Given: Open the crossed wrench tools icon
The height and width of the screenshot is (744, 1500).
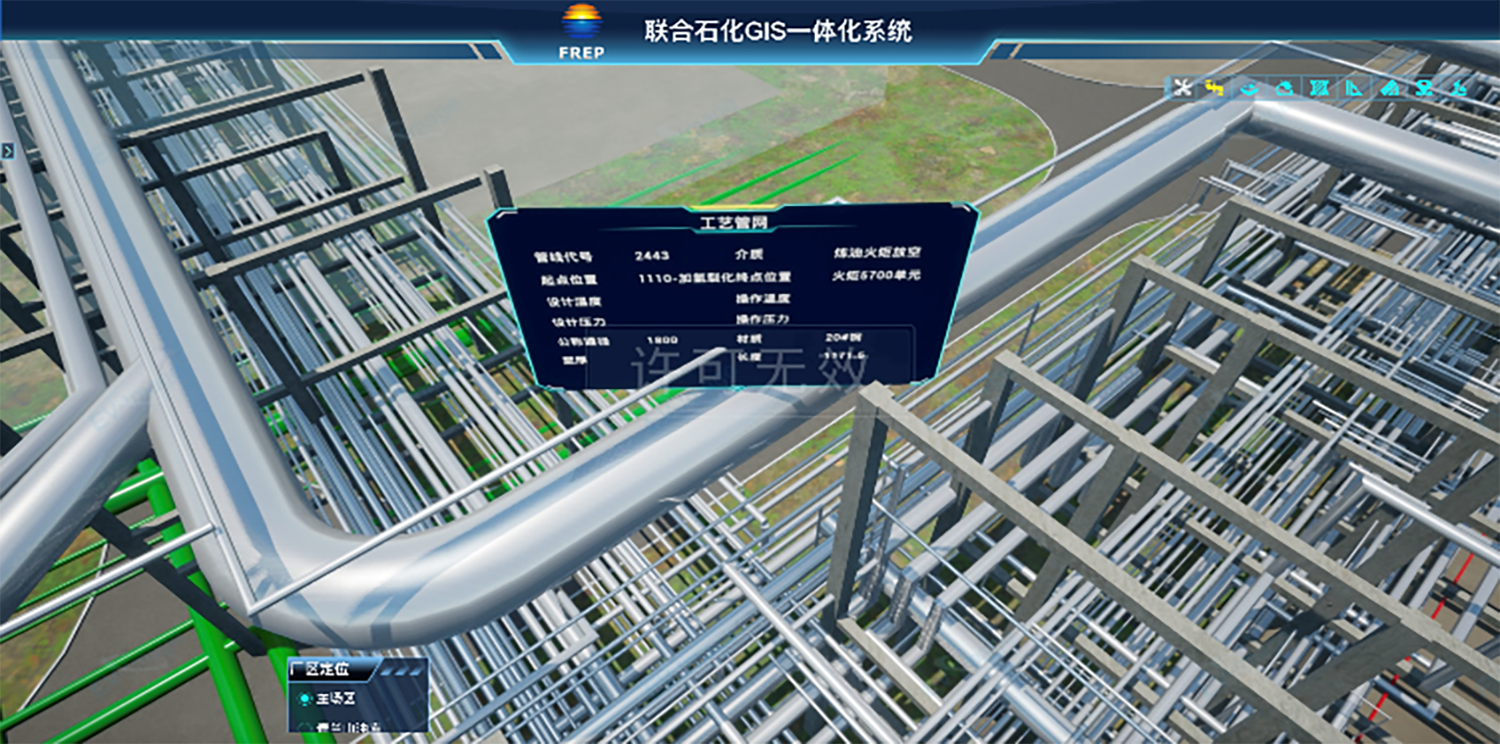Looking at the screenshot, I should 1183,88.
